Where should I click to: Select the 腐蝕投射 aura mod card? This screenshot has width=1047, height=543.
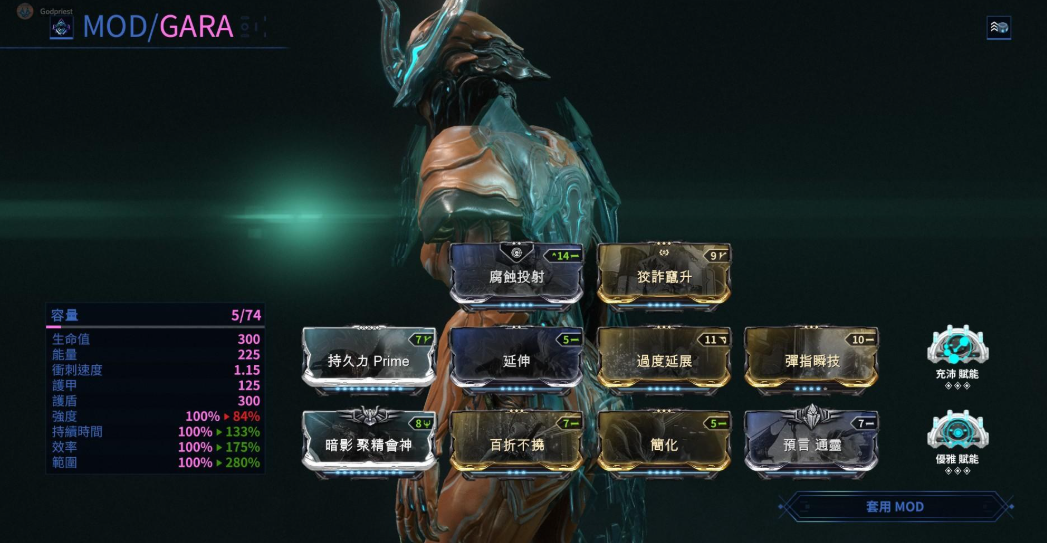click(x=516, y=276)
